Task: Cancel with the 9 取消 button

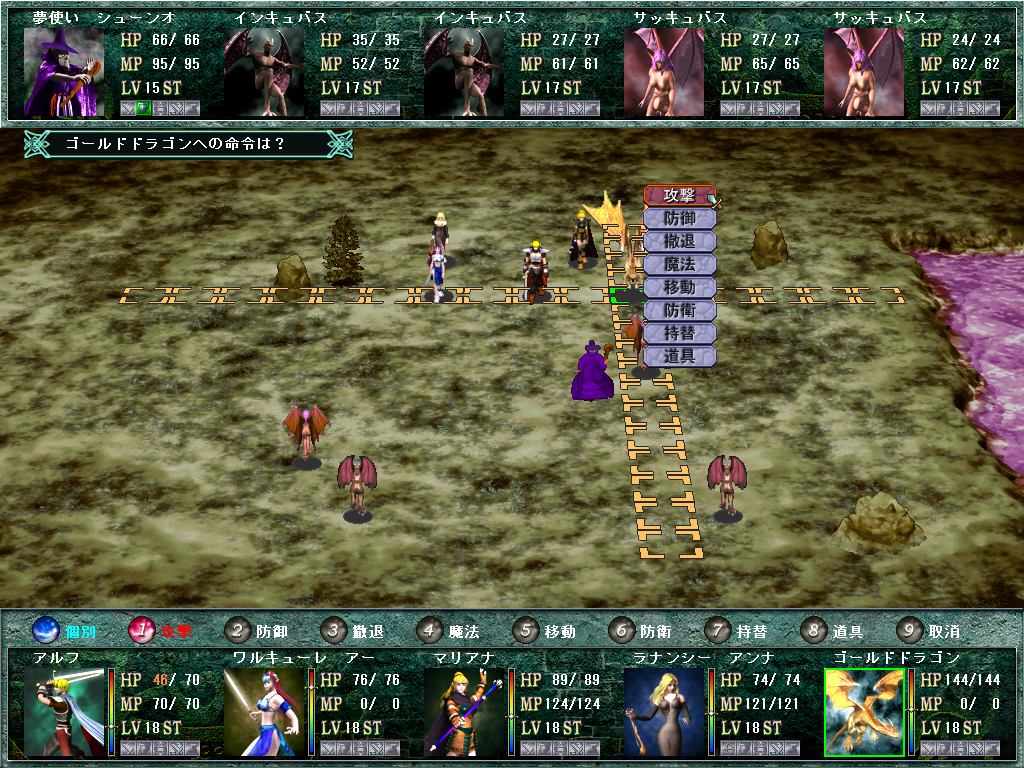Action: 910,630
